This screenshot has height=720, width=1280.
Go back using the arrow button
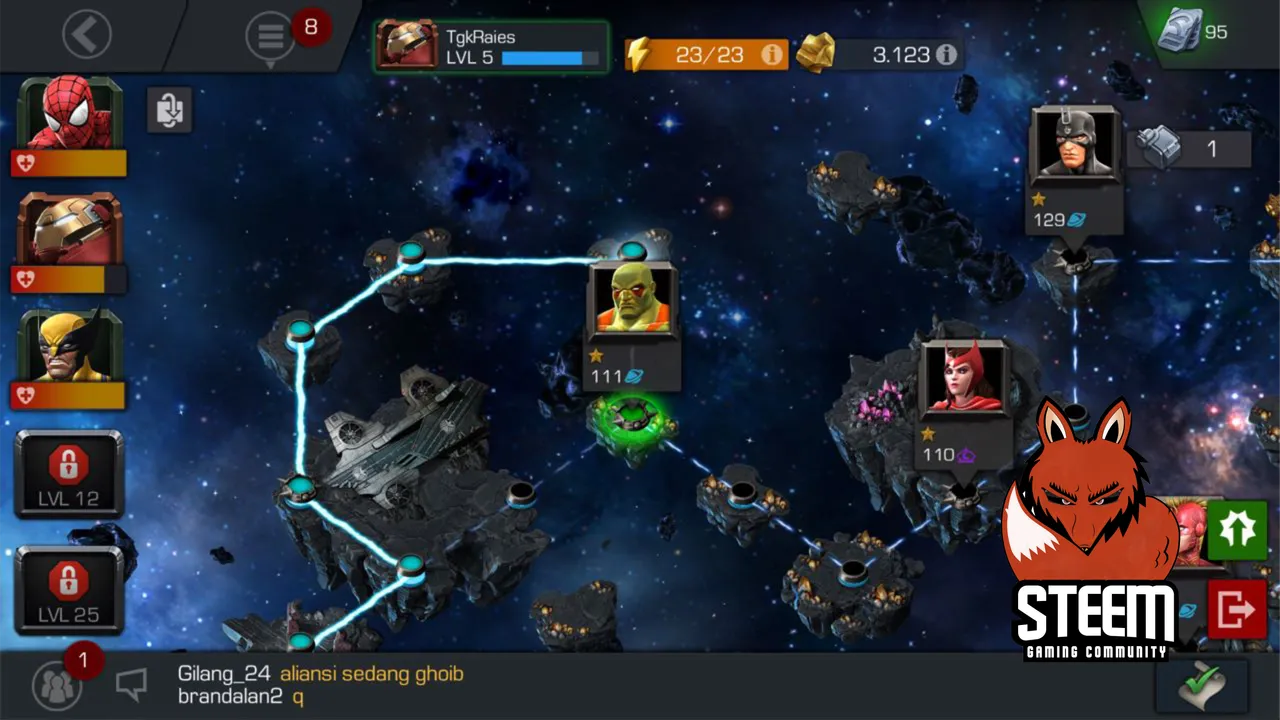click(x=87, y=35)
